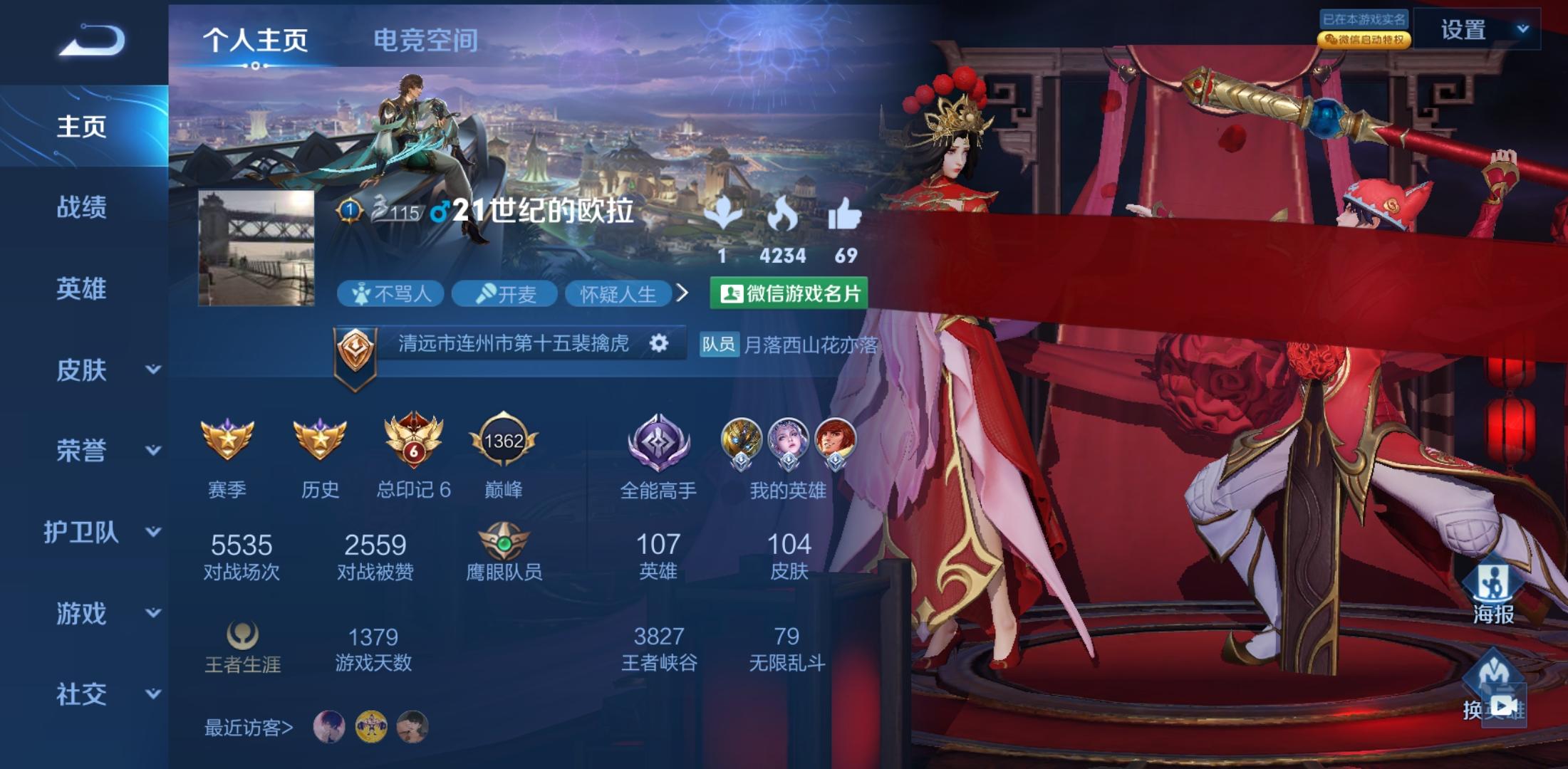Open team settings via the gear icon
Screen dimensions: 1568x769
point(660,342)
